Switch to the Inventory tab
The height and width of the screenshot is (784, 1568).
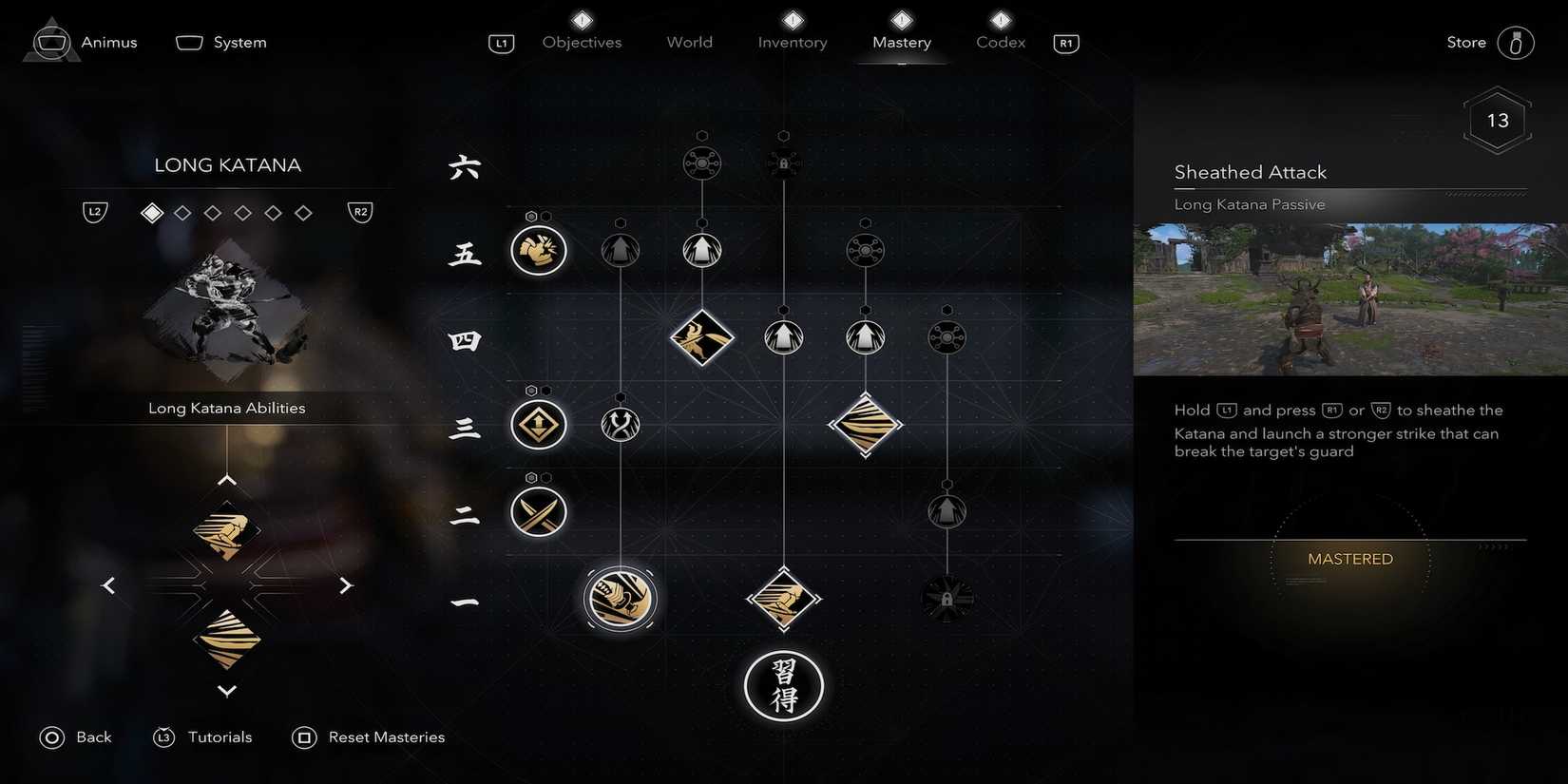792,42
